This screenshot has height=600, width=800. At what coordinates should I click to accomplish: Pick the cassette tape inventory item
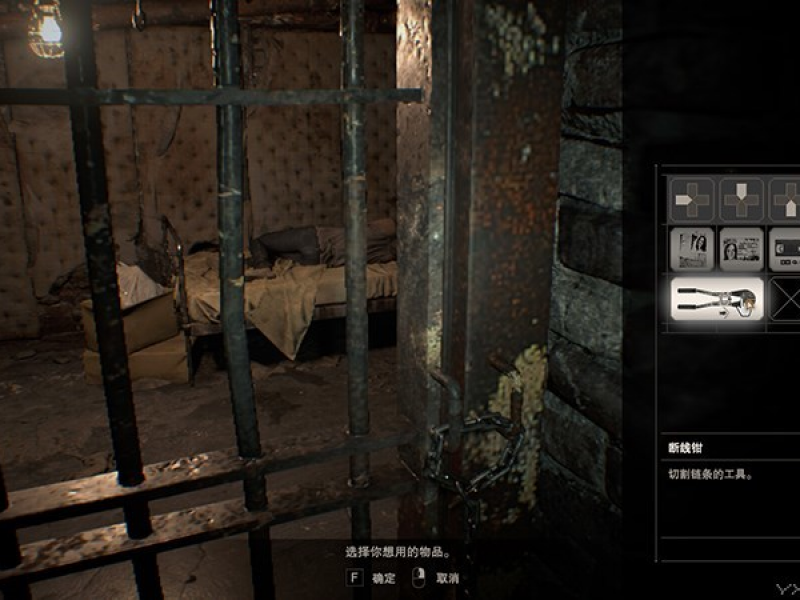[x=785, y=249]
